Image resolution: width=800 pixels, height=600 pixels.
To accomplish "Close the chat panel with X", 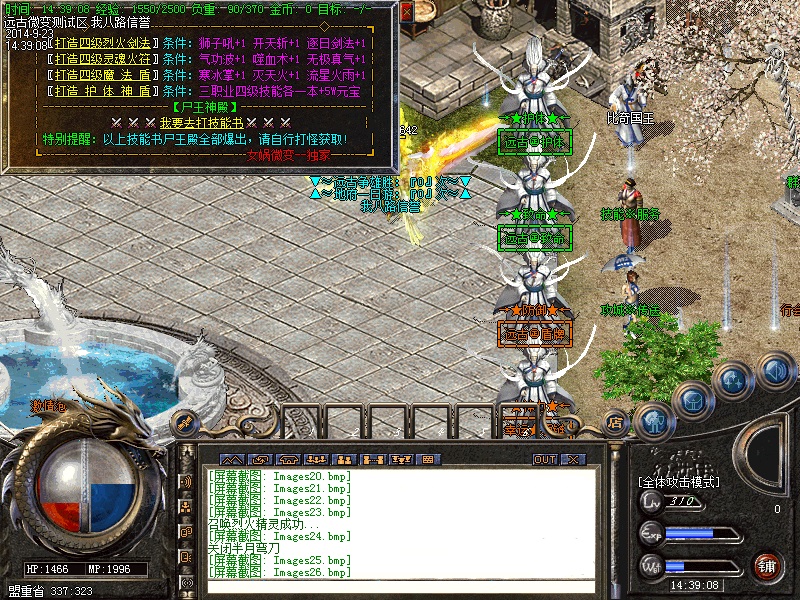I will click(x=573, y=459).
